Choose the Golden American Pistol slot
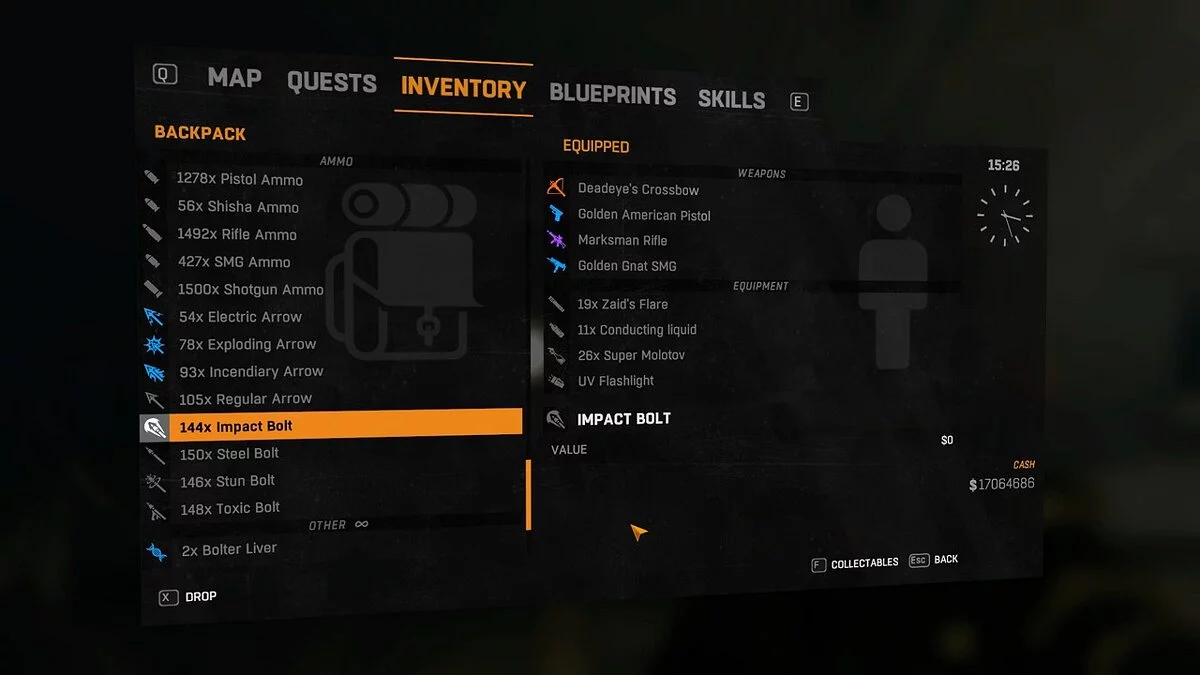The width and height of the screenshot is (1200, 675). pyautogui.click(x=644, y=215)
